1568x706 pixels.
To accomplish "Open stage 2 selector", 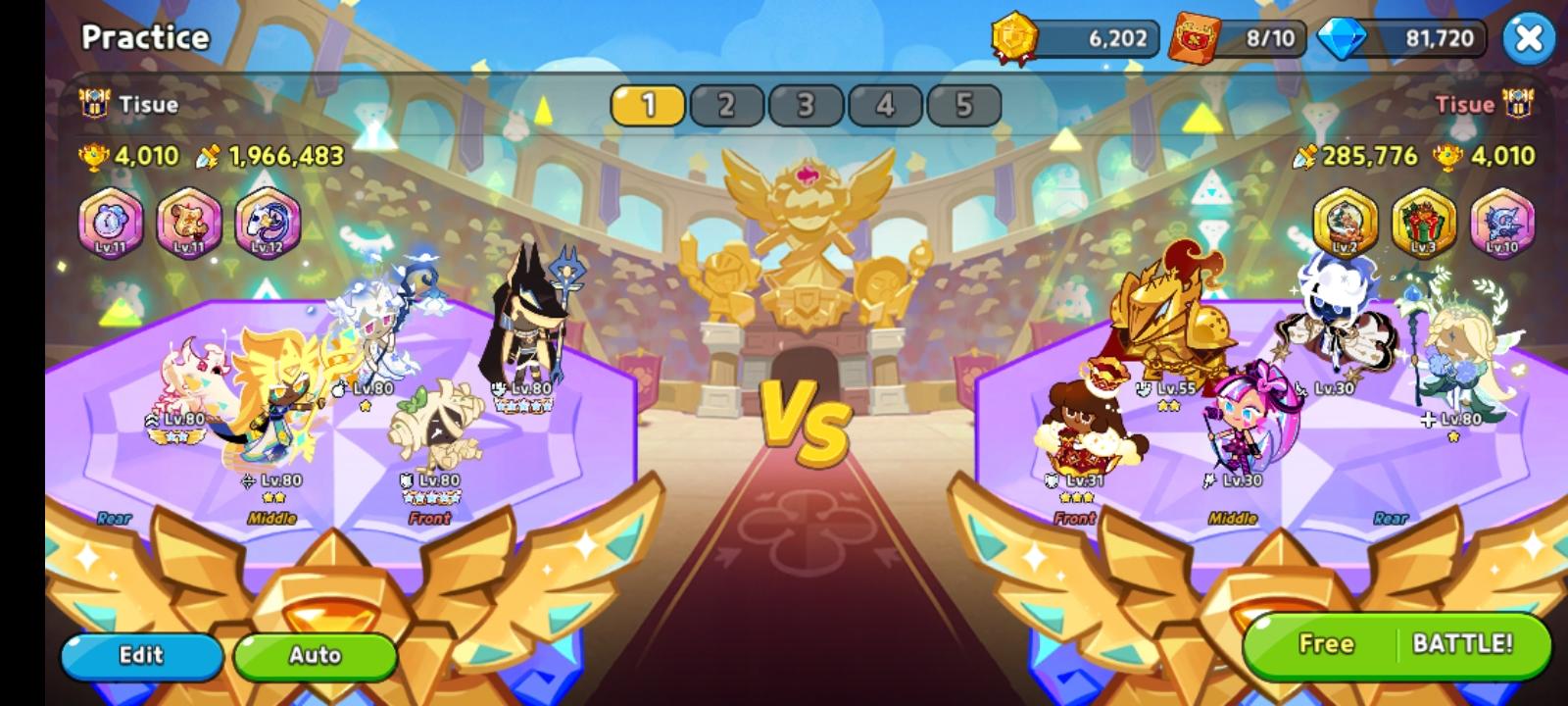I will click(x=725, y=104).
